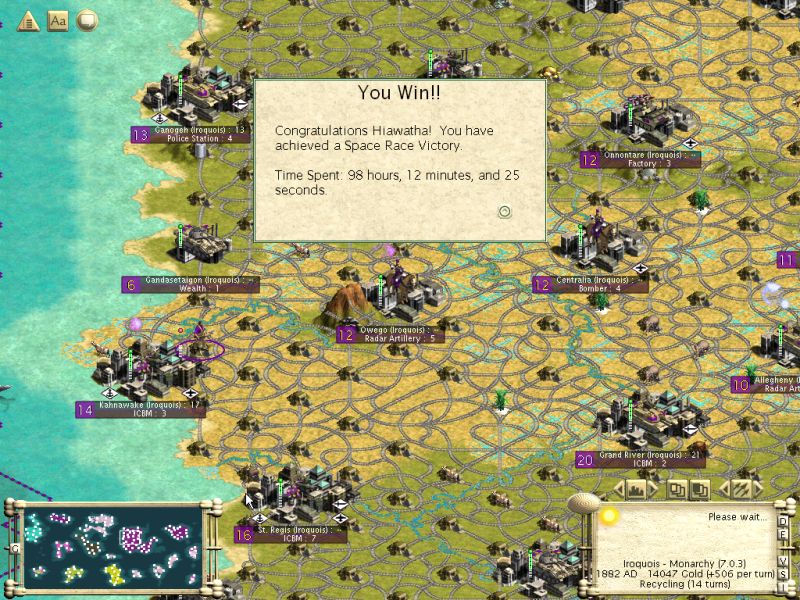Toggle the G button beside minimap

click(15, 548)
